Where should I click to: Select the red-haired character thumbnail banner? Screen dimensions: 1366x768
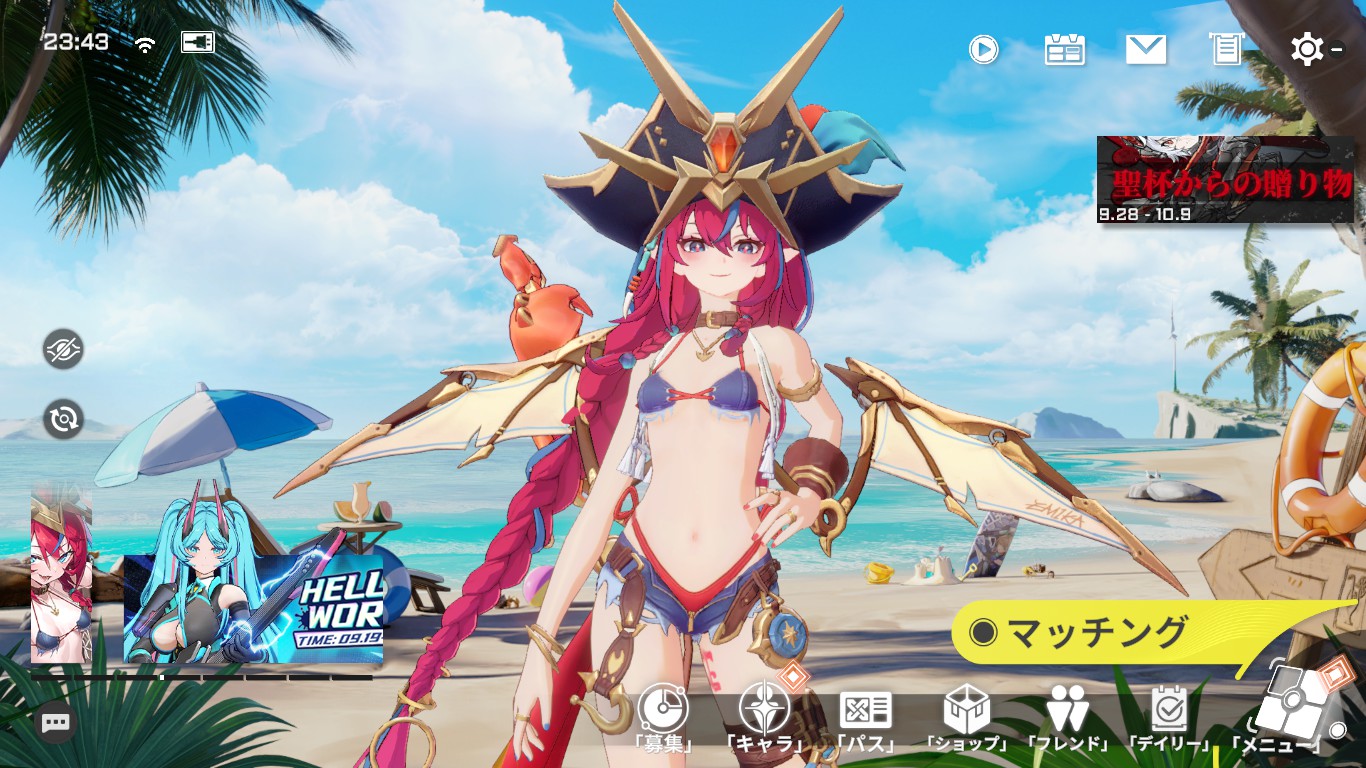tap(61, 575)
